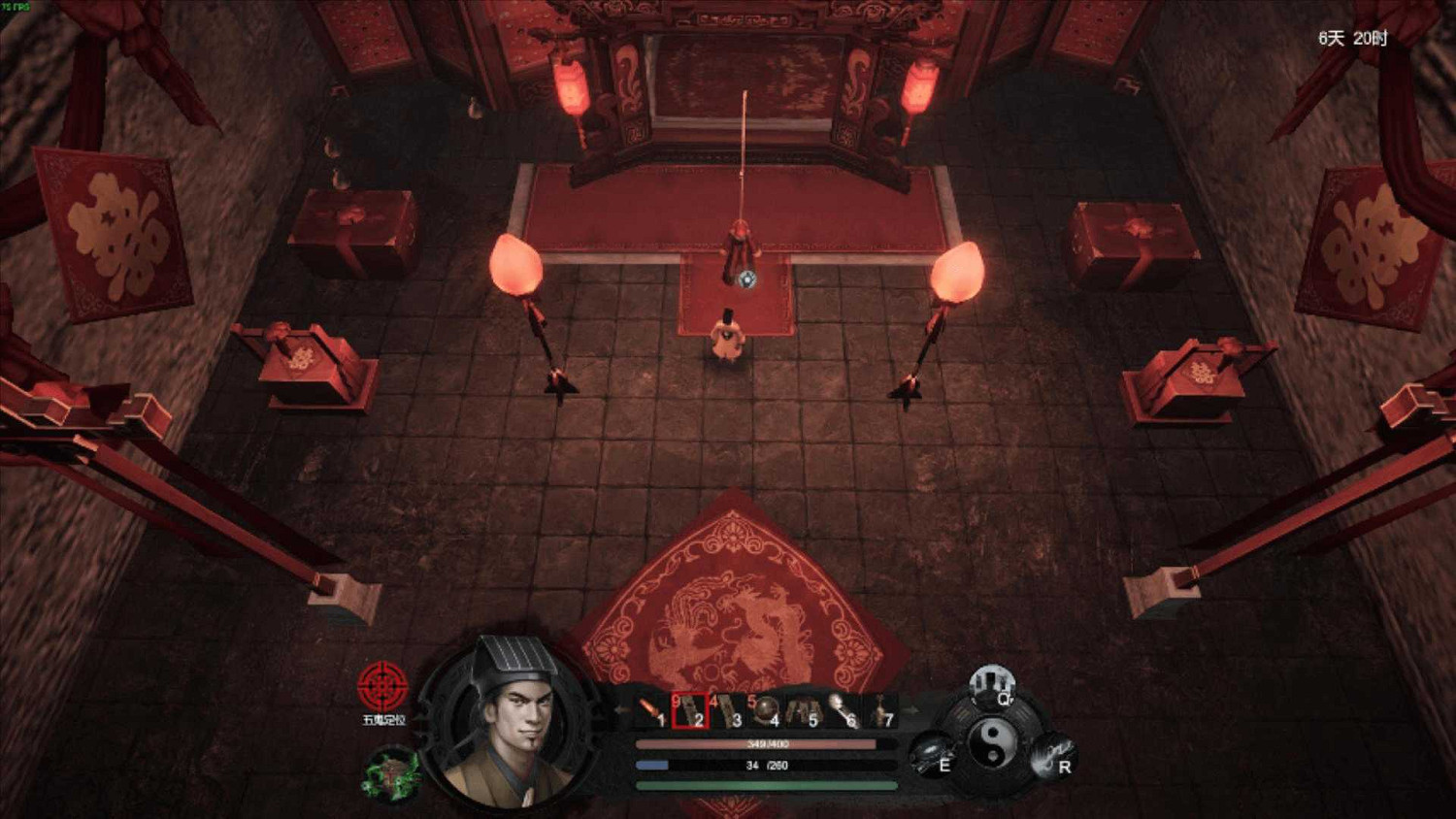Choose the figurine in hotbar slot 7
This screenshot has width=1456, height=819.
pyautogui.click(x=883, y=706)
